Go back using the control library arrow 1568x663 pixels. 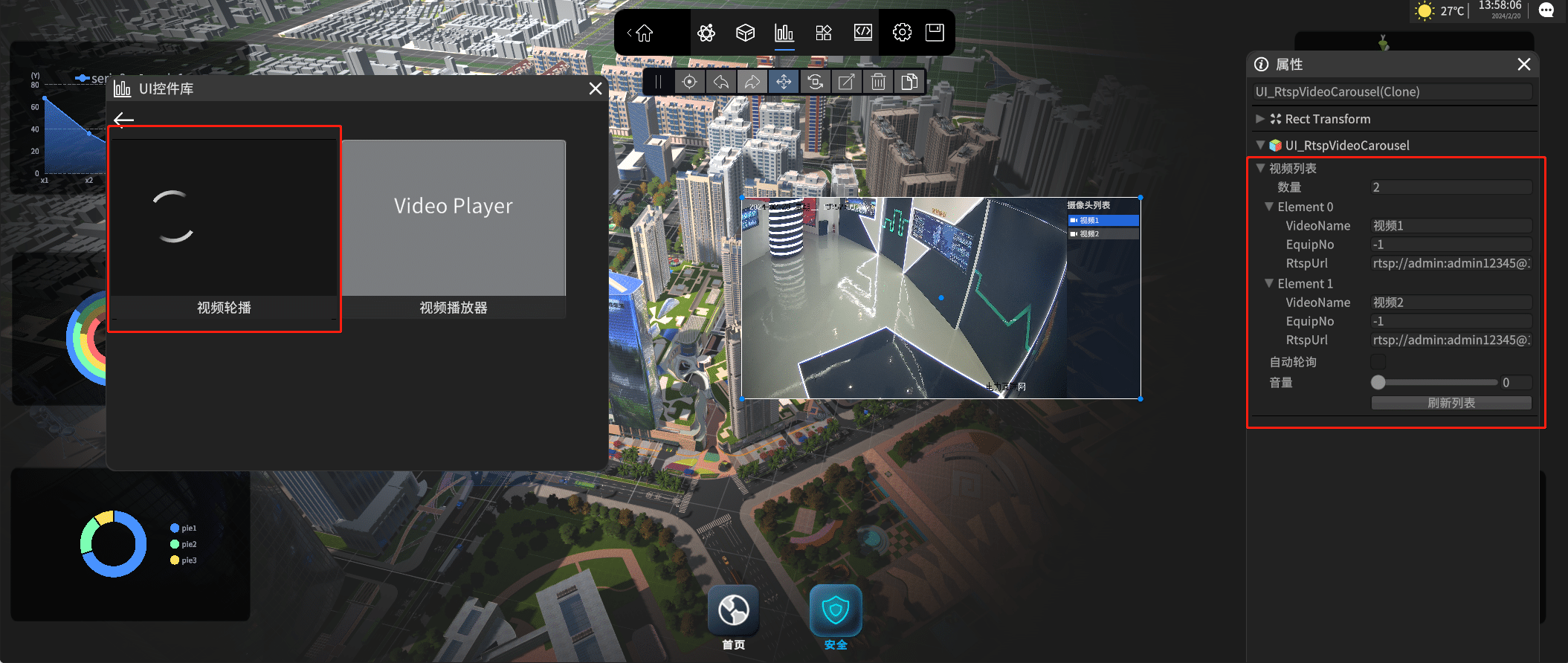click(x=124, y=120)
